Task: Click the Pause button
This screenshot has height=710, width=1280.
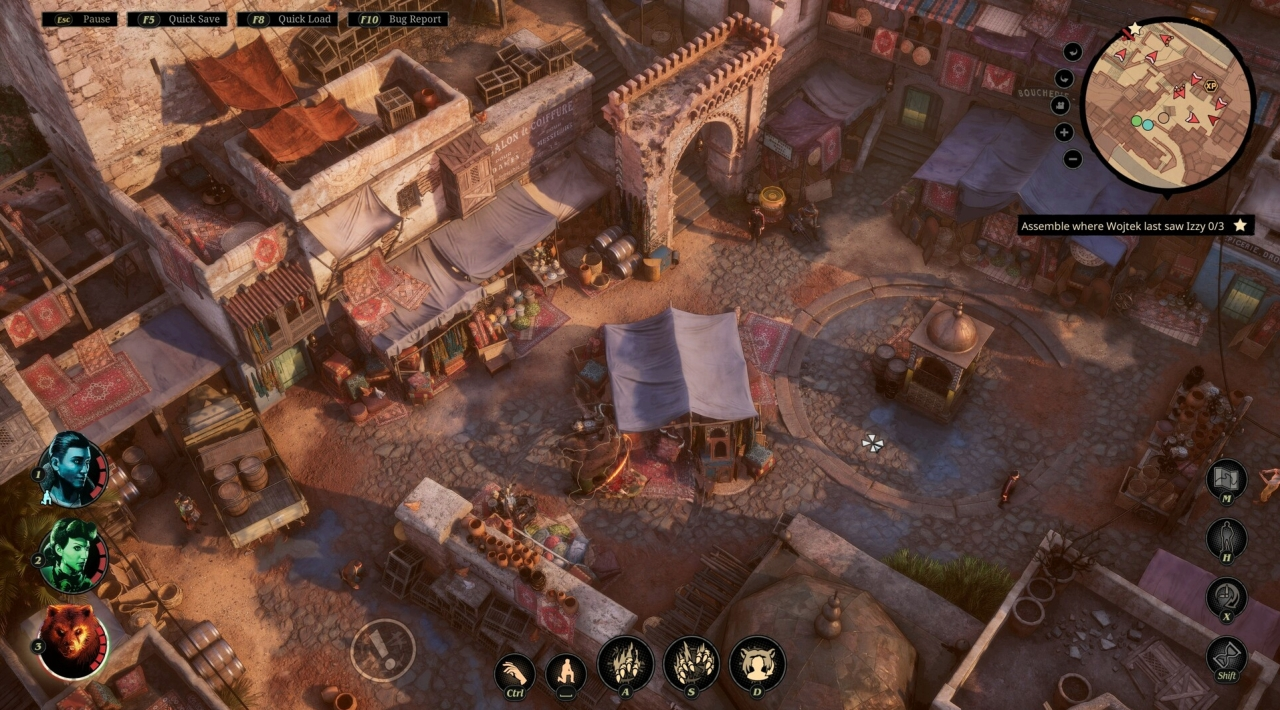Action: (x=80, y=19)
